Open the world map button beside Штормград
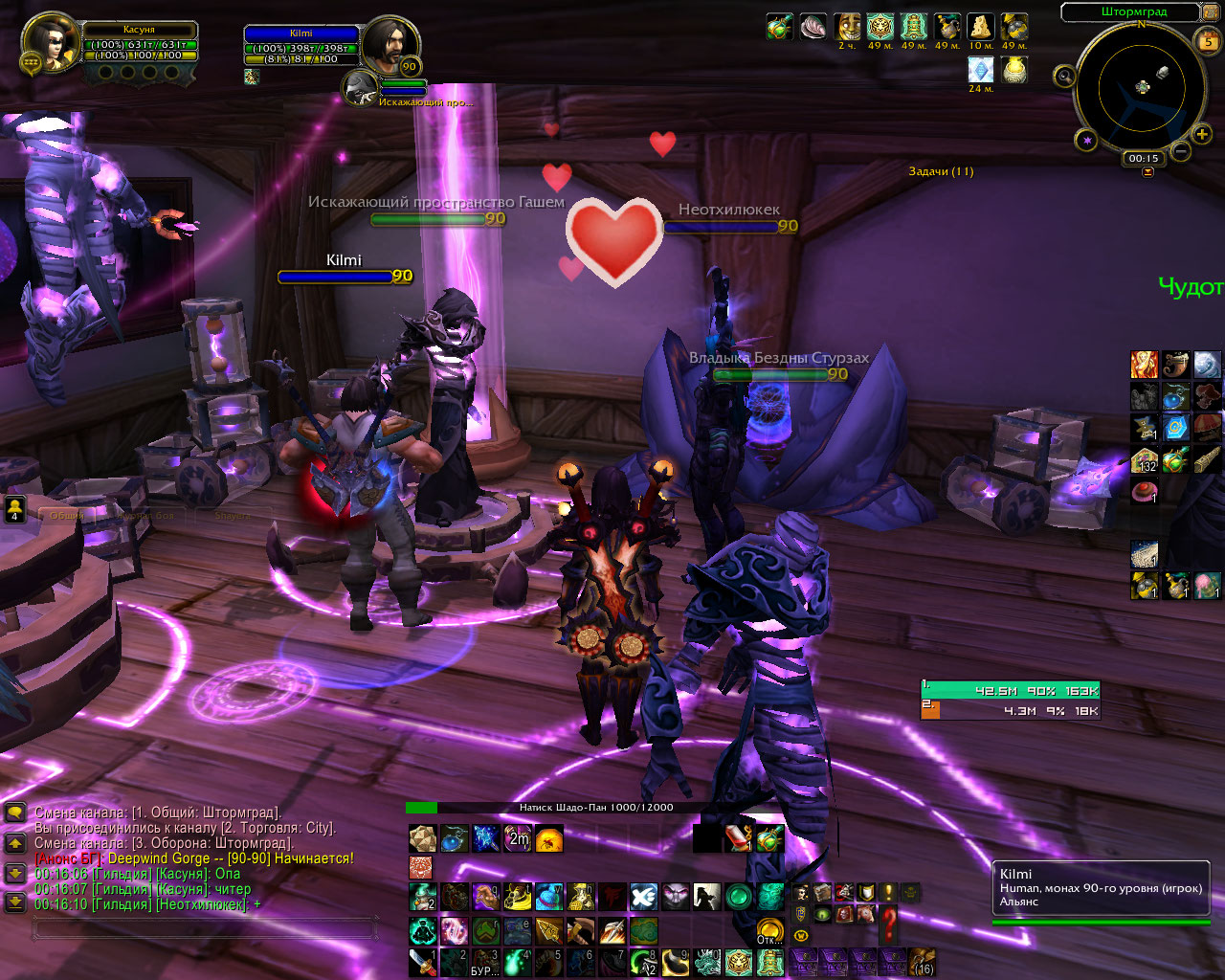Screen dimensions: 1225x980 1211,13
